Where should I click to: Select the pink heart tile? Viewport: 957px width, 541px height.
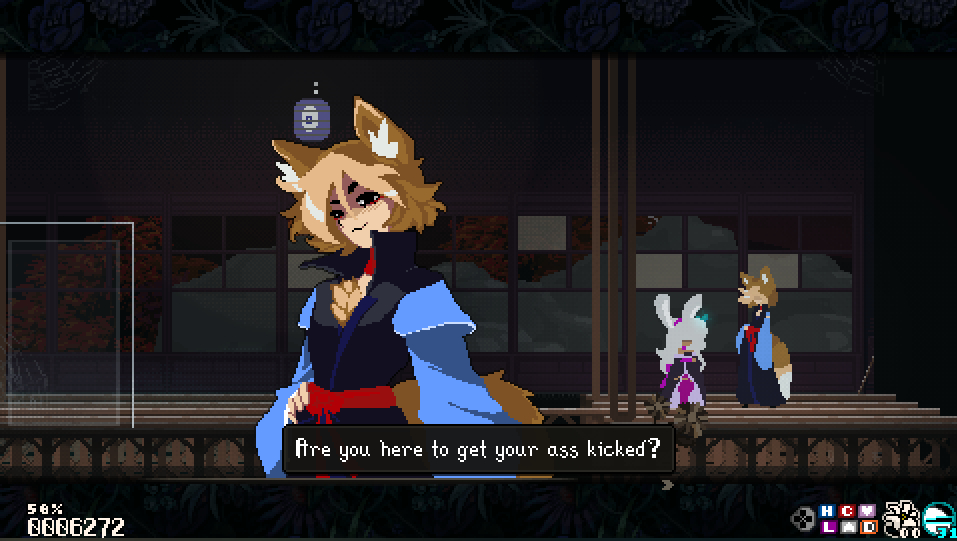868,511
